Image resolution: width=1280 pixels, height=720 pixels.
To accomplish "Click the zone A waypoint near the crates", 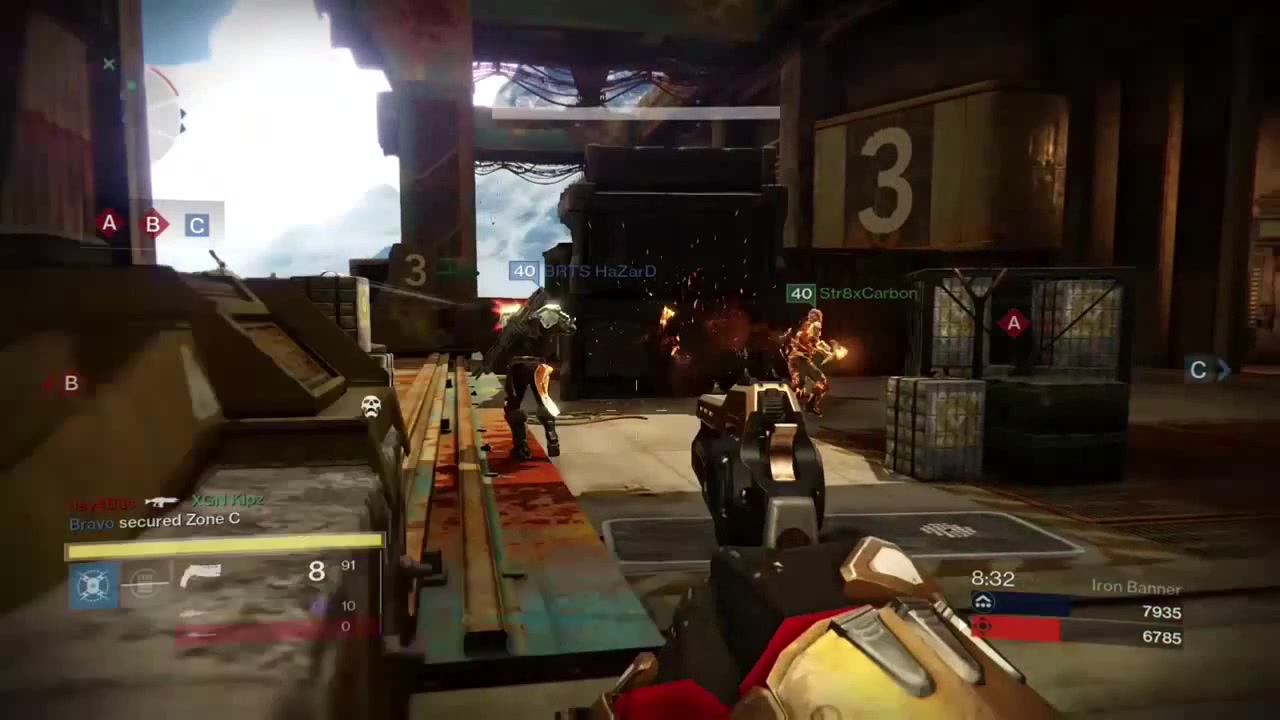I will [1013, 322].
